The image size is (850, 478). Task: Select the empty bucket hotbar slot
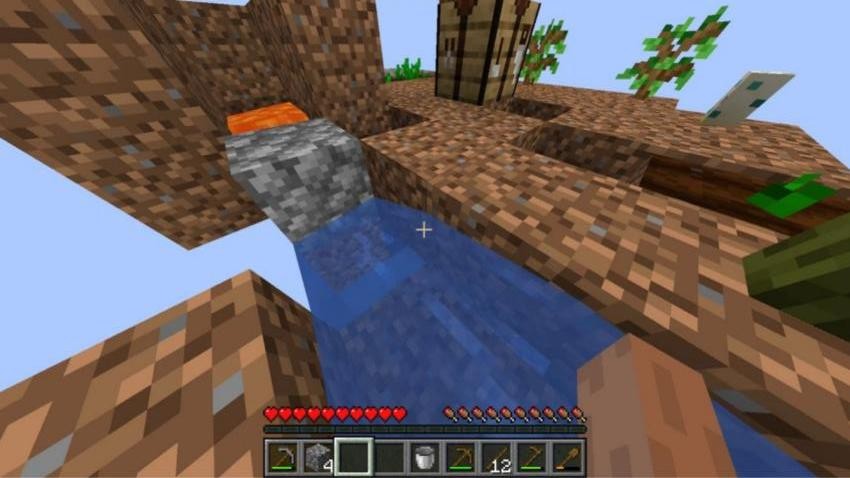424,457
